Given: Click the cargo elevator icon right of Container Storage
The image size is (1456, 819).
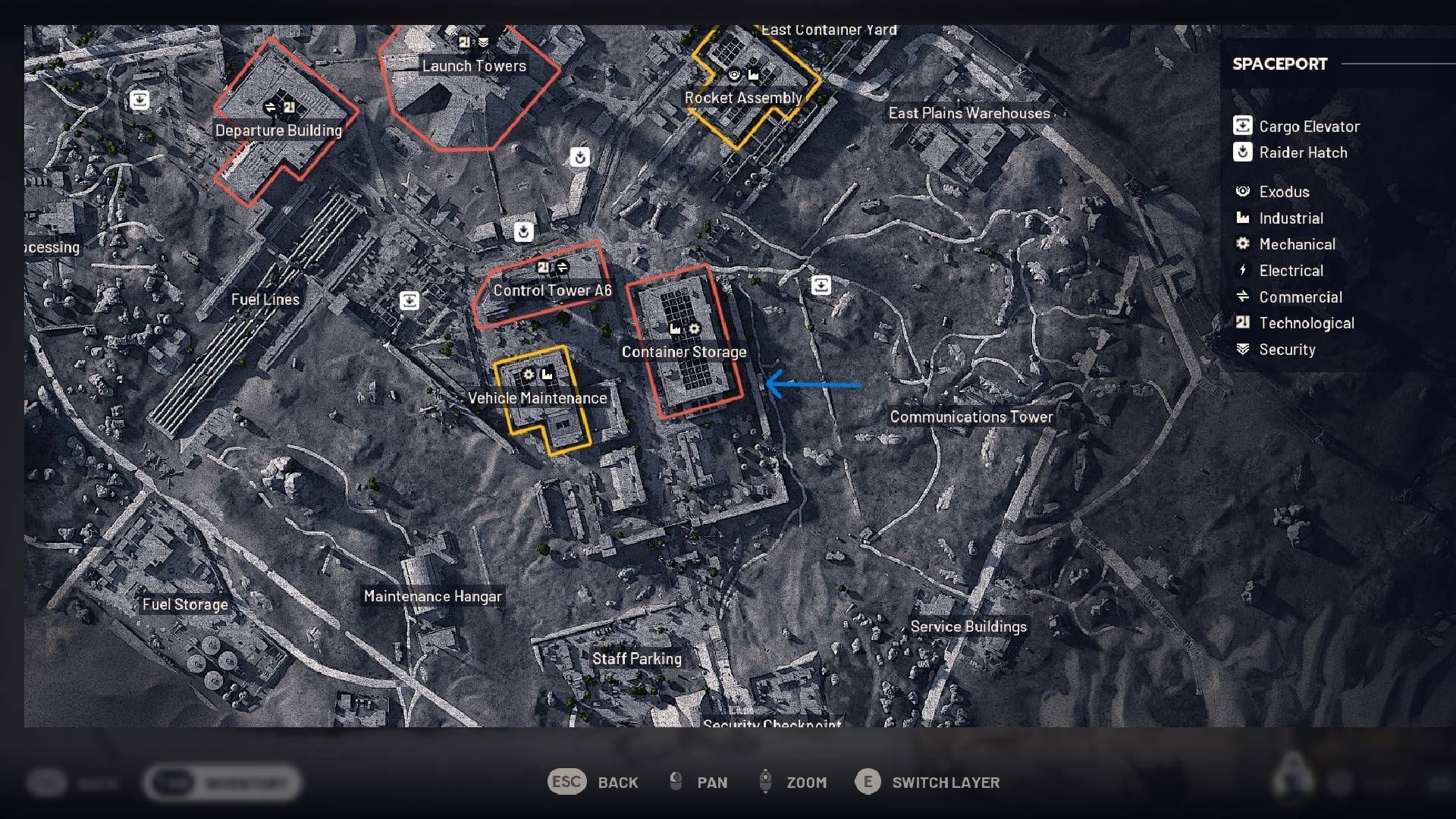Looking at the screenshot, I should pos(822,284).
